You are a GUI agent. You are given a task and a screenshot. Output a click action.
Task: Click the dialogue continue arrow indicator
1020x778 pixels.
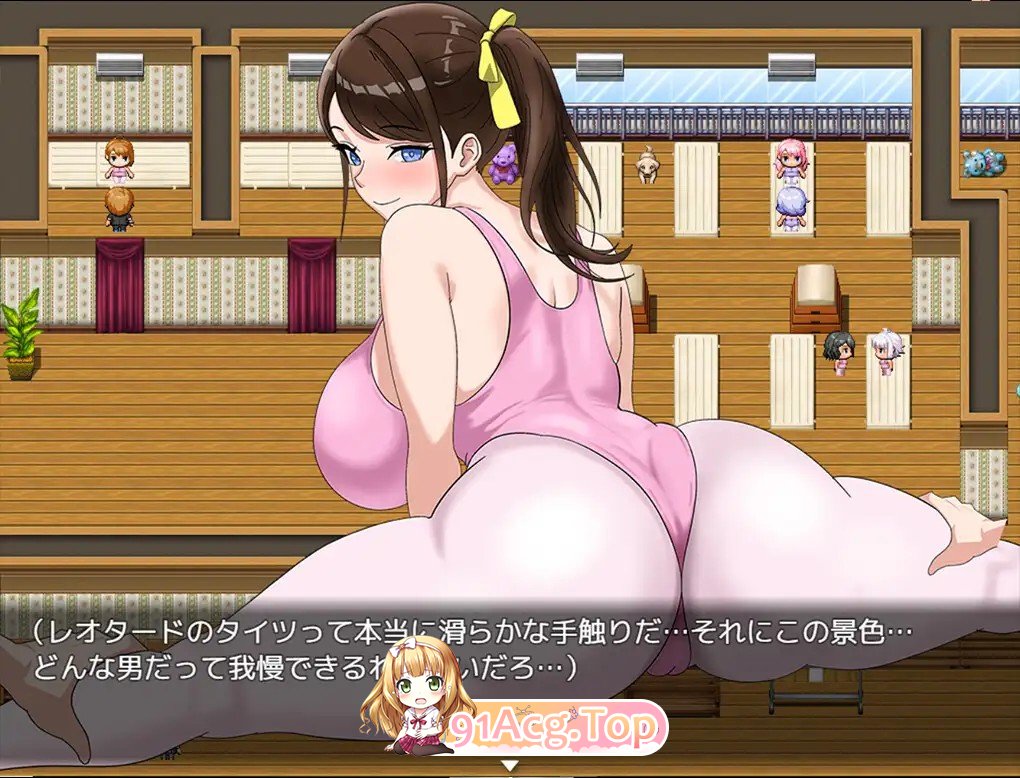[x=510, y=766]
